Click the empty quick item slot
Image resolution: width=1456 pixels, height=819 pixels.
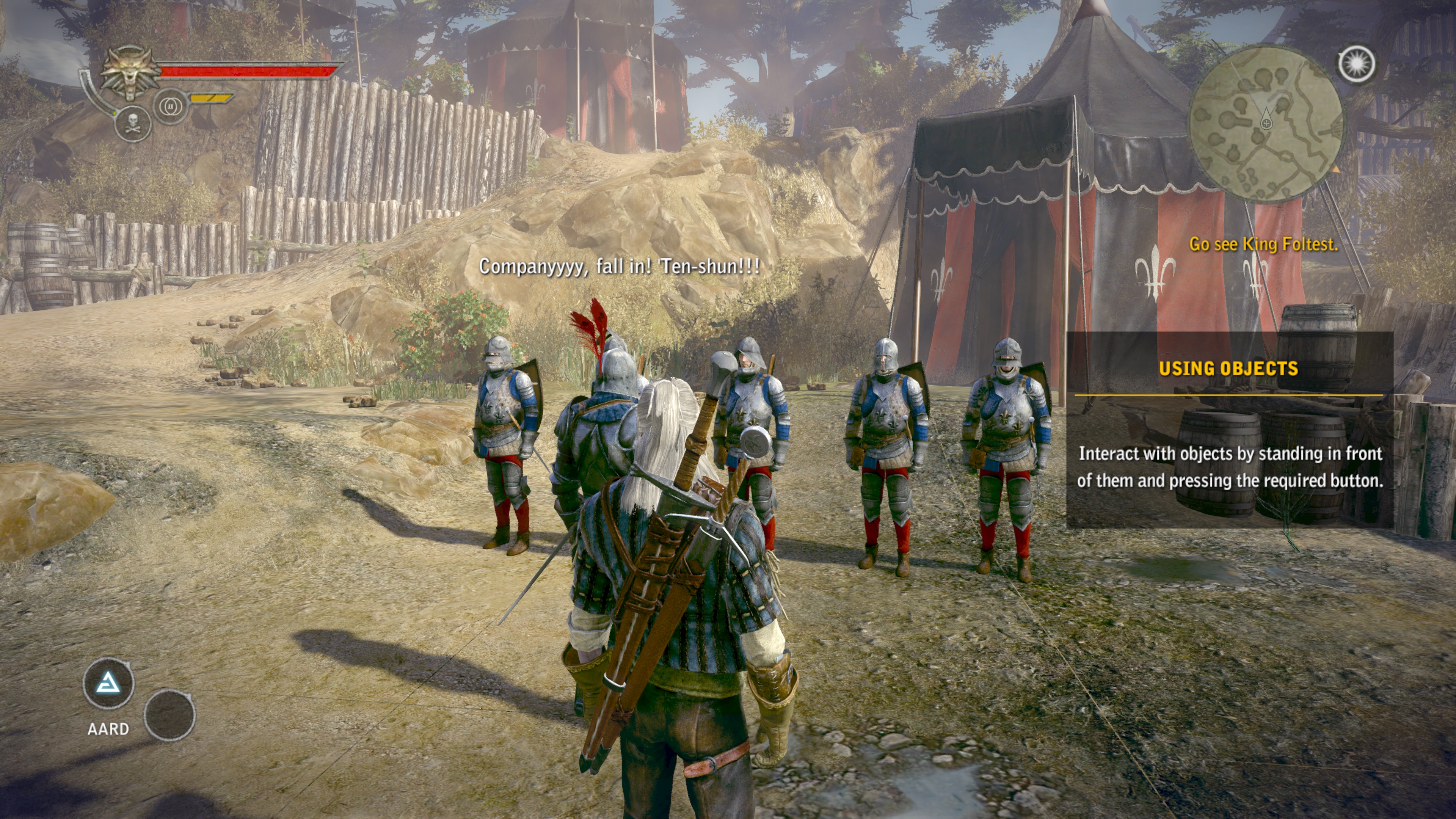pos(169,715)
